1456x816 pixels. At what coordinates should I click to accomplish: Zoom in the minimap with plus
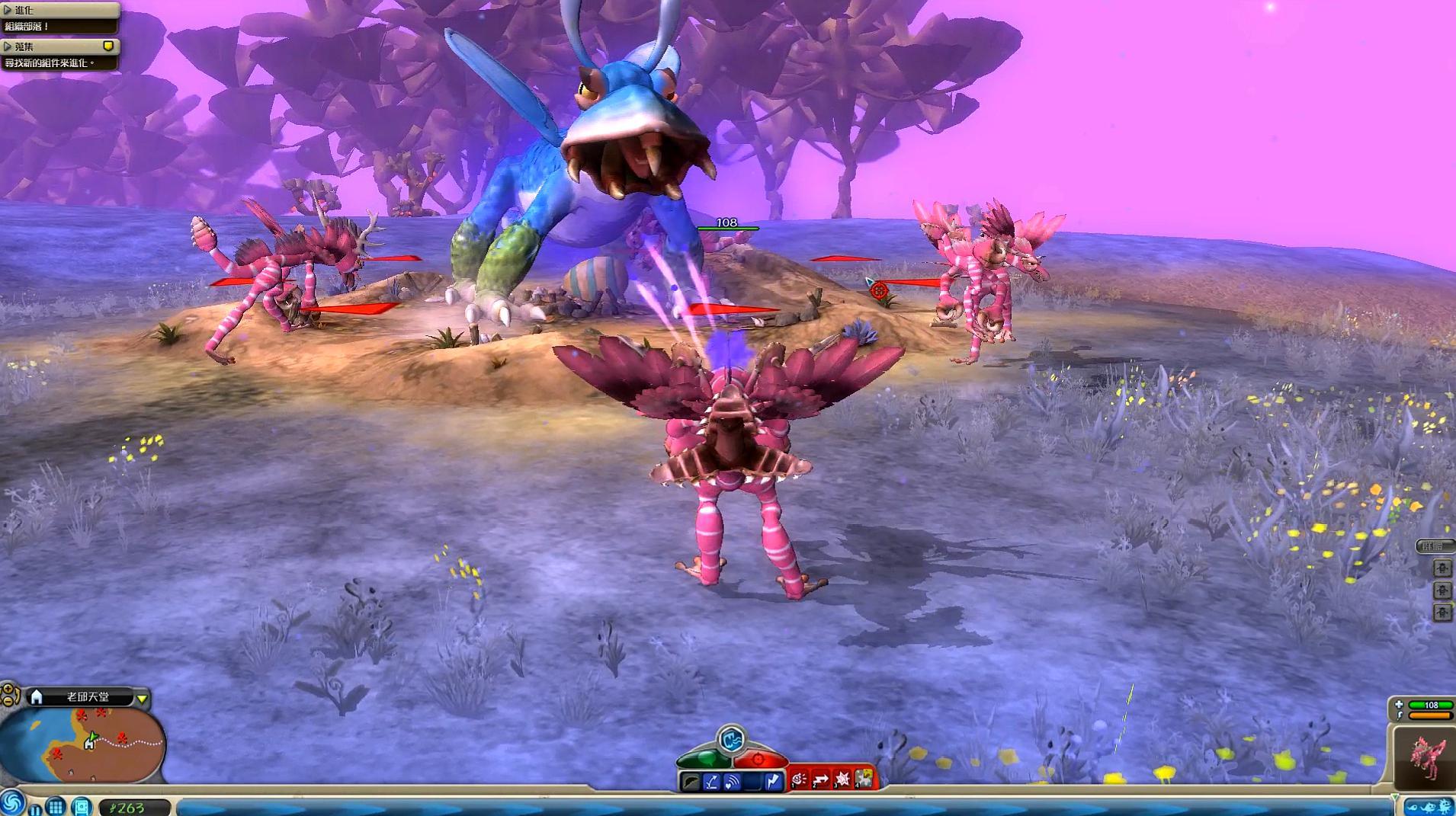coord(9,690)
